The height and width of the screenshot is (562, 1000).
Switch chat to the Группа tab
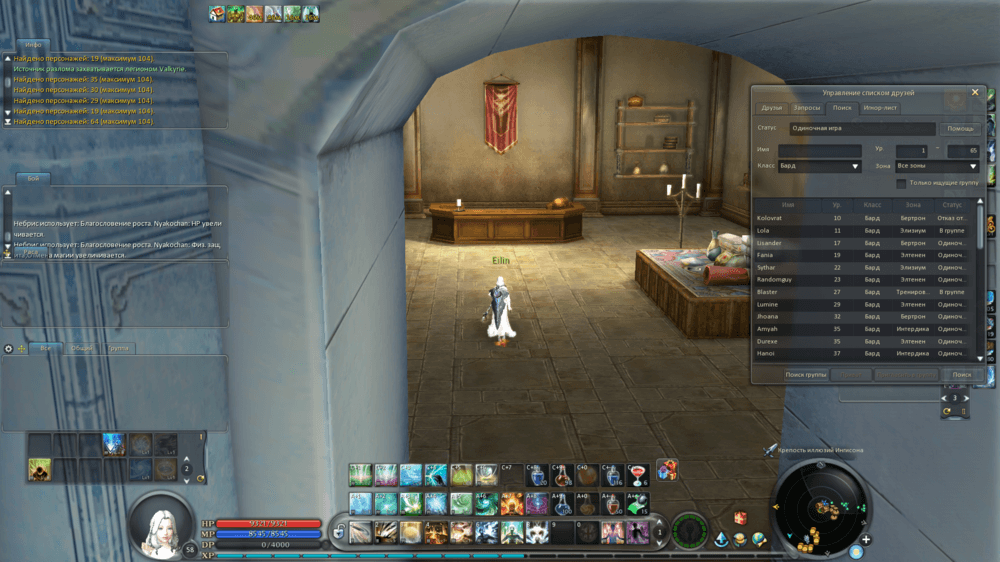click(118, 349)
